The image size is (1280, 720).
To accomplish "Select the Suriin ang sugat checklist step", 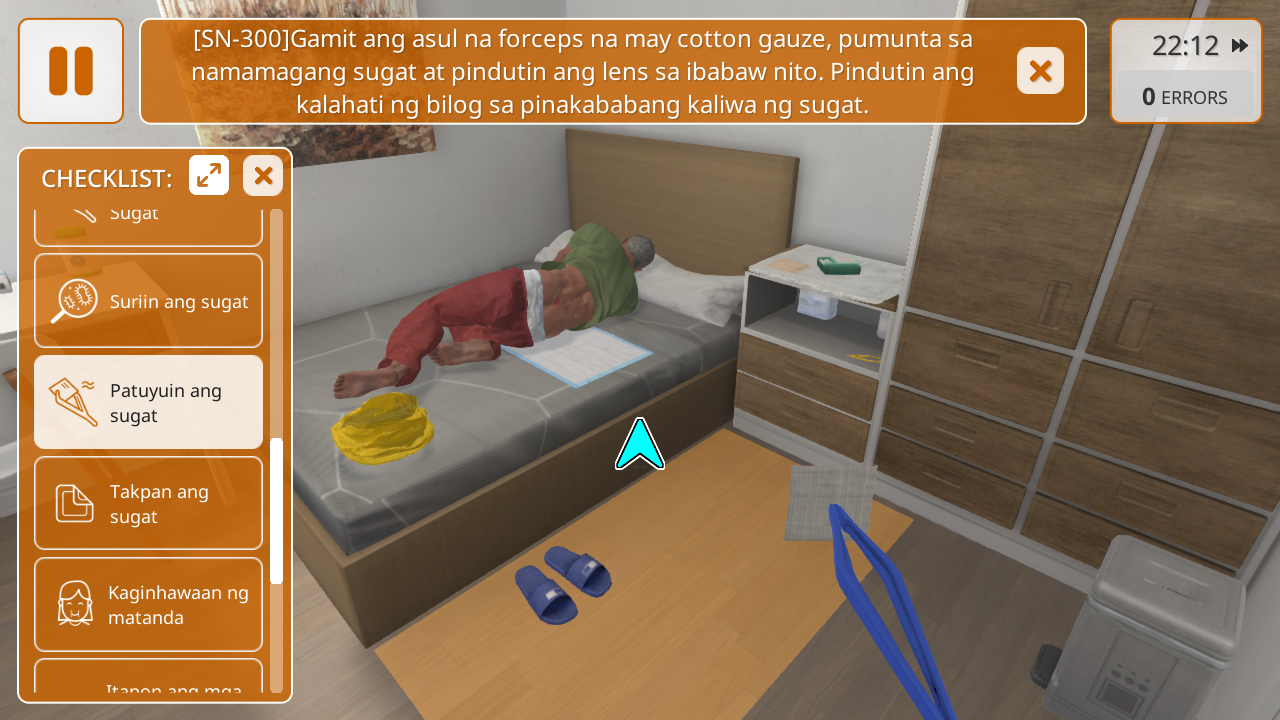I will click(x=148, y=301).
